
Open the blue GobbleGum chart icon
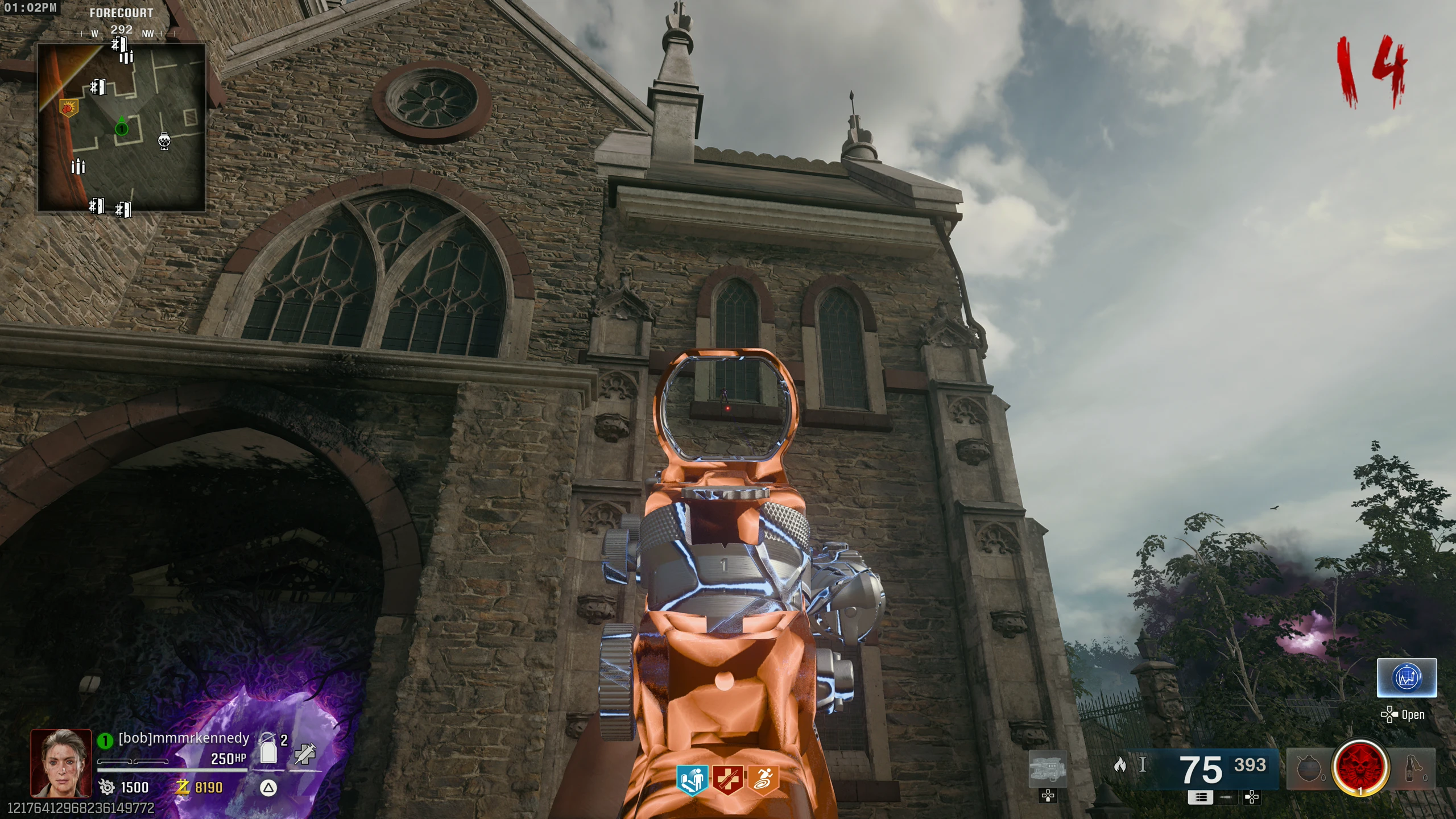click(1406, 677)
